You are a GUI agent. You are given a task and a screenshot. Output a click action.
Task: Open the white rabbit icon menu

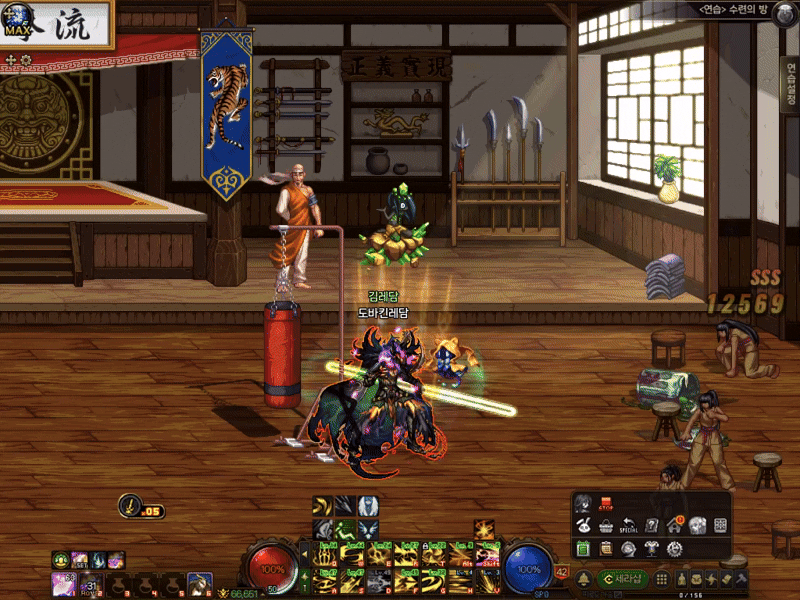[x=584, y=525]
